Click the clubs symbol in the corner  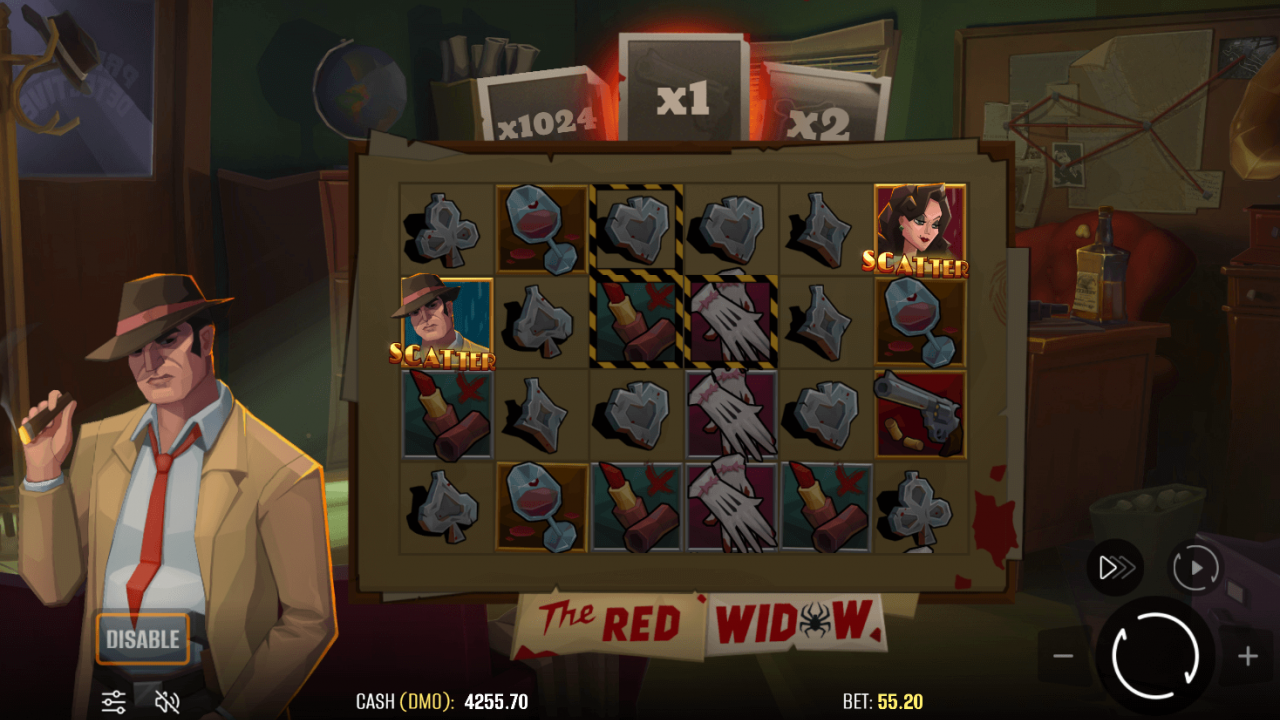447,229
